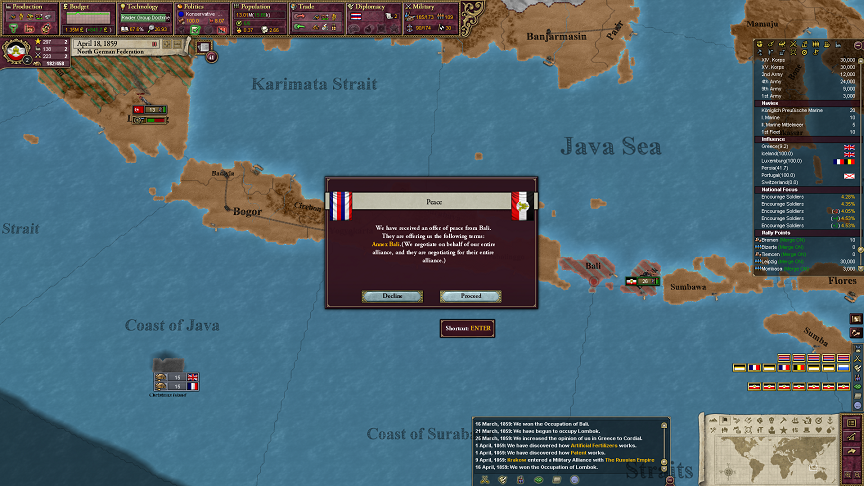Open the Trade panel
This screenshot has width=864, height=486.
(x=318, y=6)
